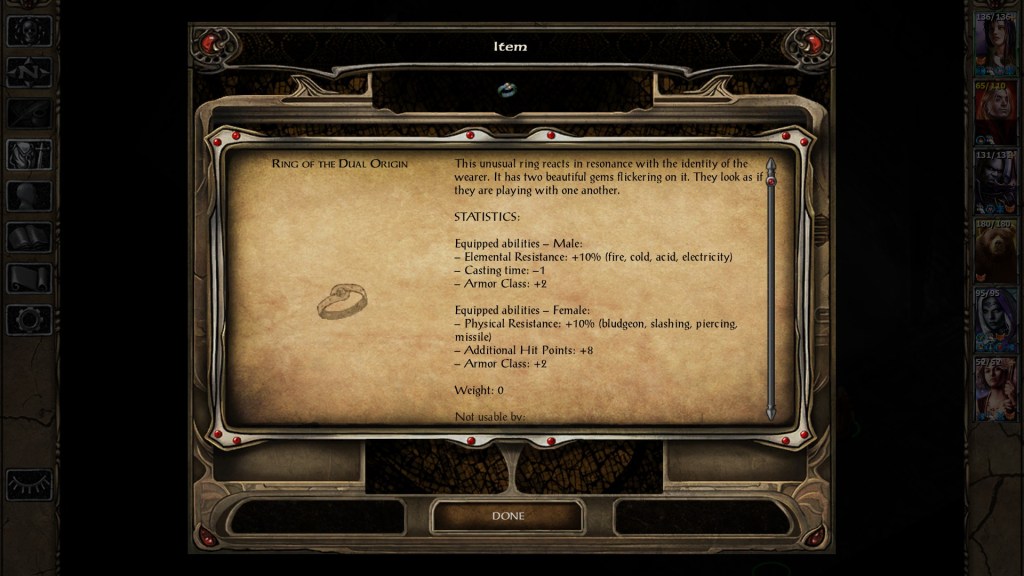The width and height of the screenshot is (1024, 576).
Task: Open the inventory from the sidebar
Action: [29, 155]
